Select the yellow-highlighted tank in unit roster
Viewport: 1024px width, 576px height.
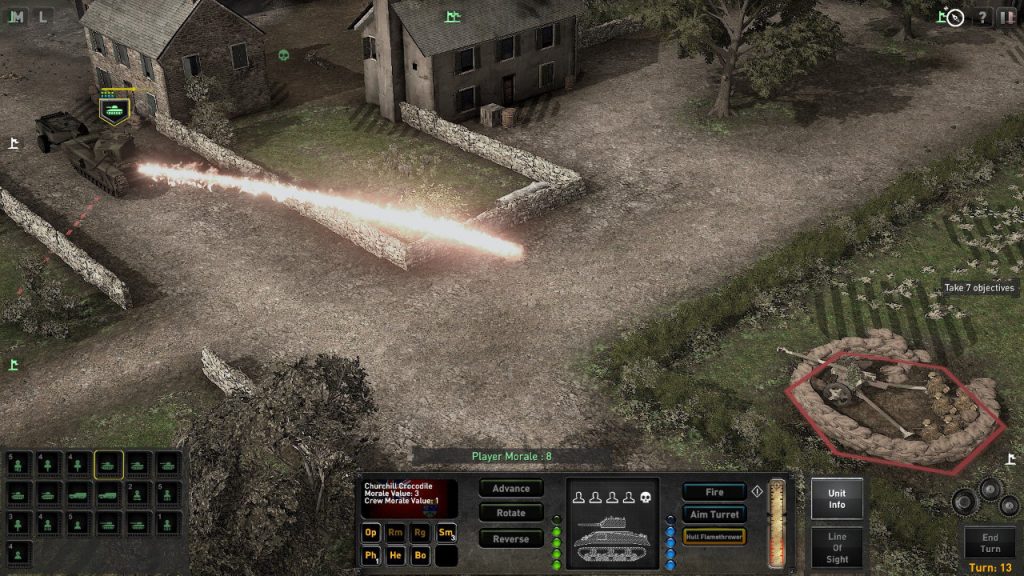[x=109, y=465]
